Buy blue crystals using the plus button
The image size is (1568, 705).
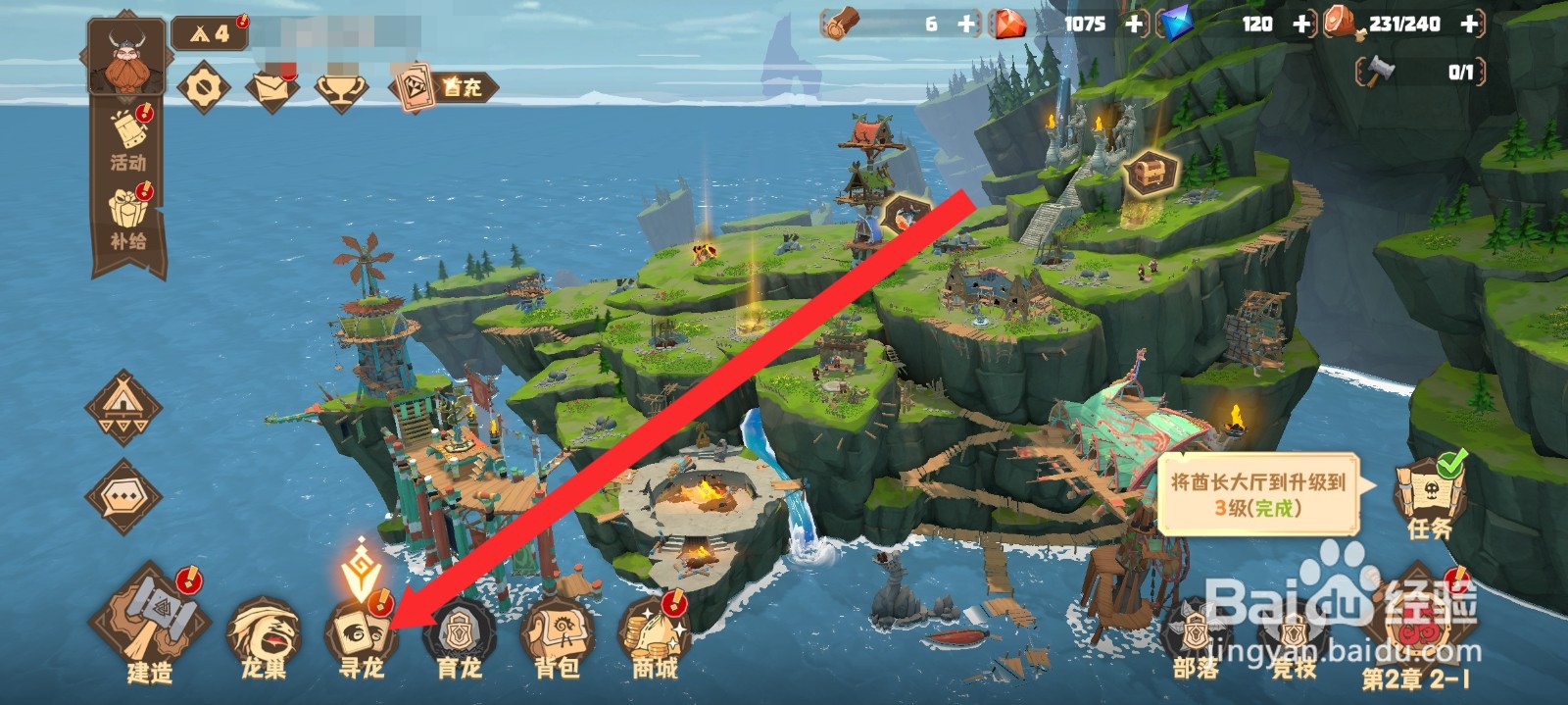coord(1302,25)
